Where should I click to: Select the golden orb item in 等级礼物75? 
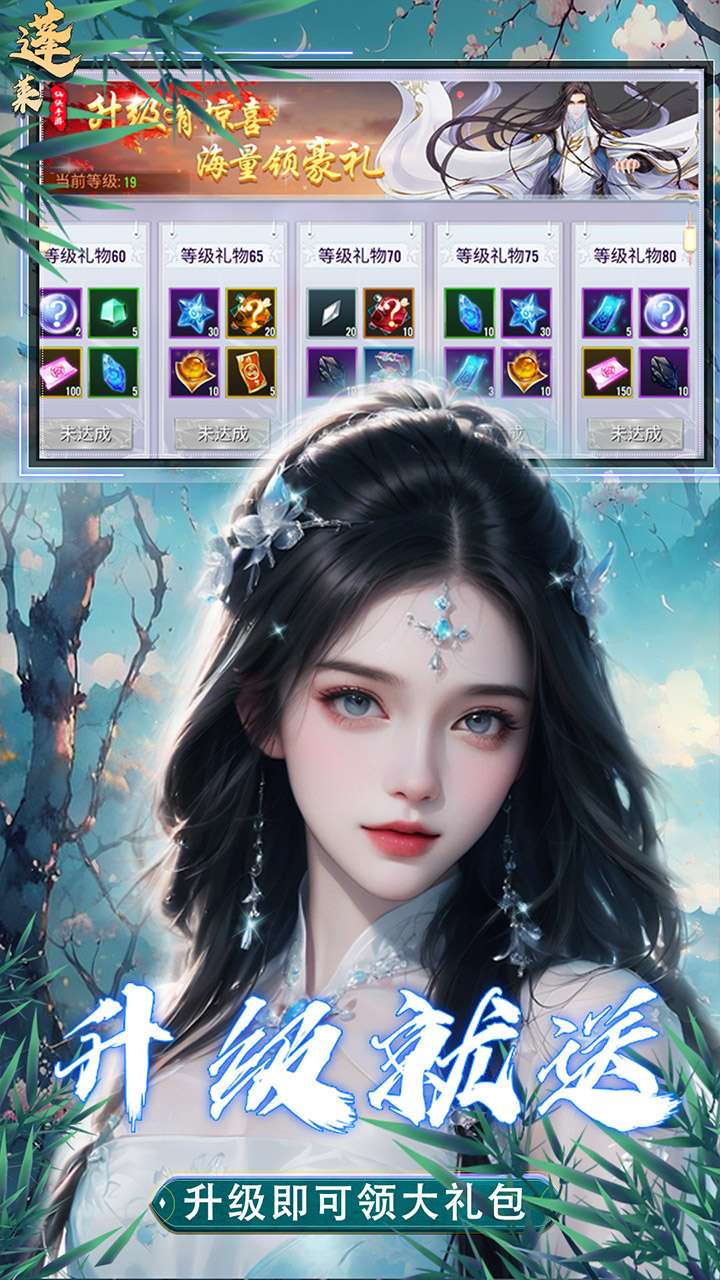pyautogui.click(x=525, y=371)
